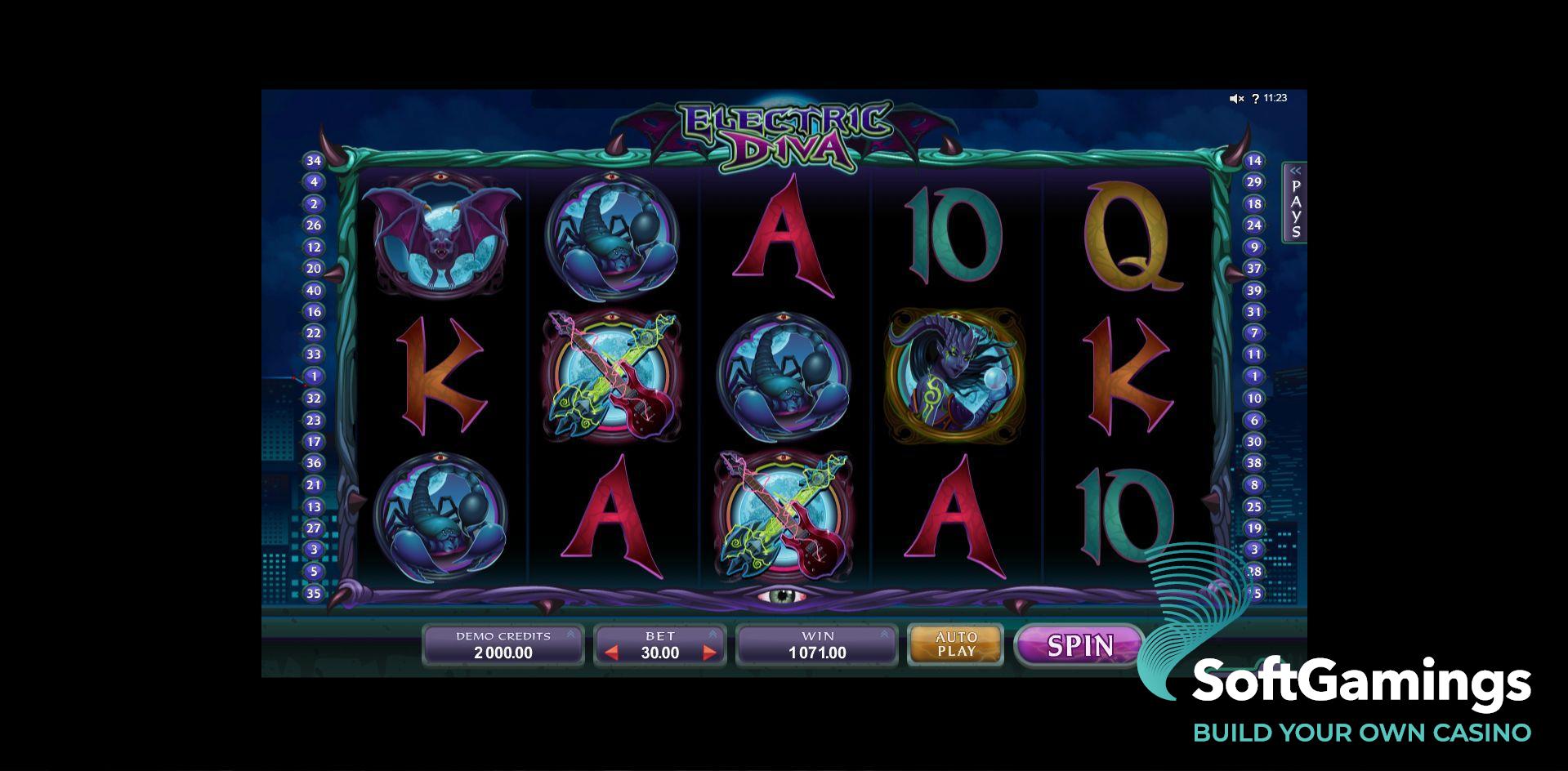The height and width of the screenshot is (771, 1568).
Task: Choose payline number 14
Action: click(1253, 161)
